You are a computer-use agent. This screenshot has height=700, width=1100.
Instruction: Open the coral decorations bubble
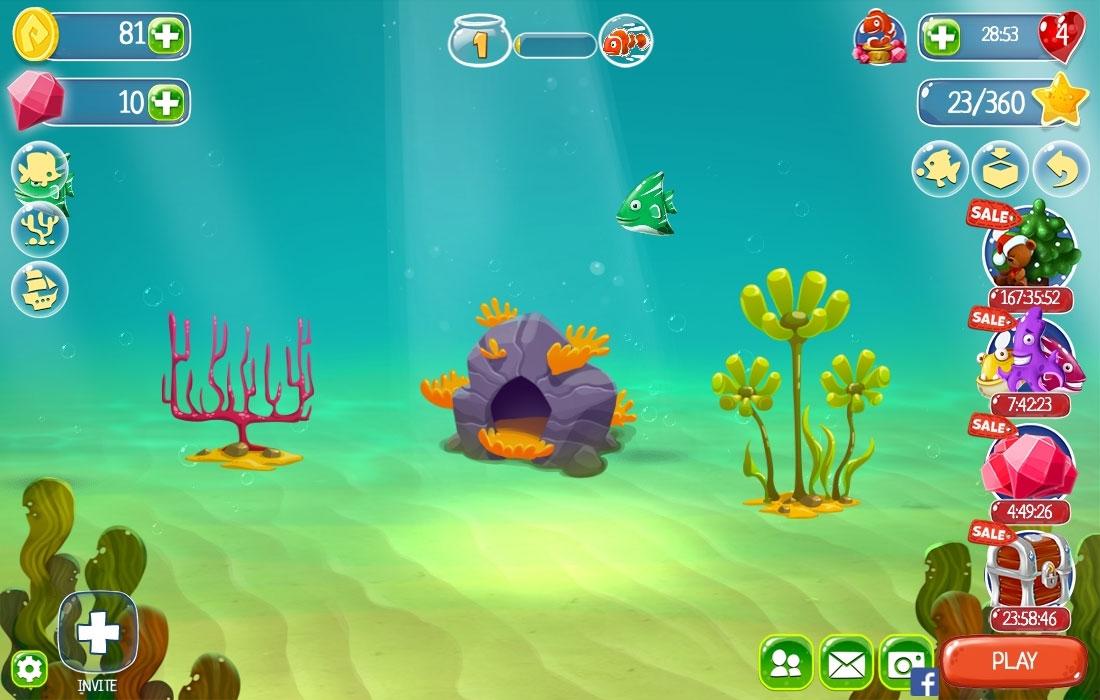pyautogui.click(x=40, y=229)
